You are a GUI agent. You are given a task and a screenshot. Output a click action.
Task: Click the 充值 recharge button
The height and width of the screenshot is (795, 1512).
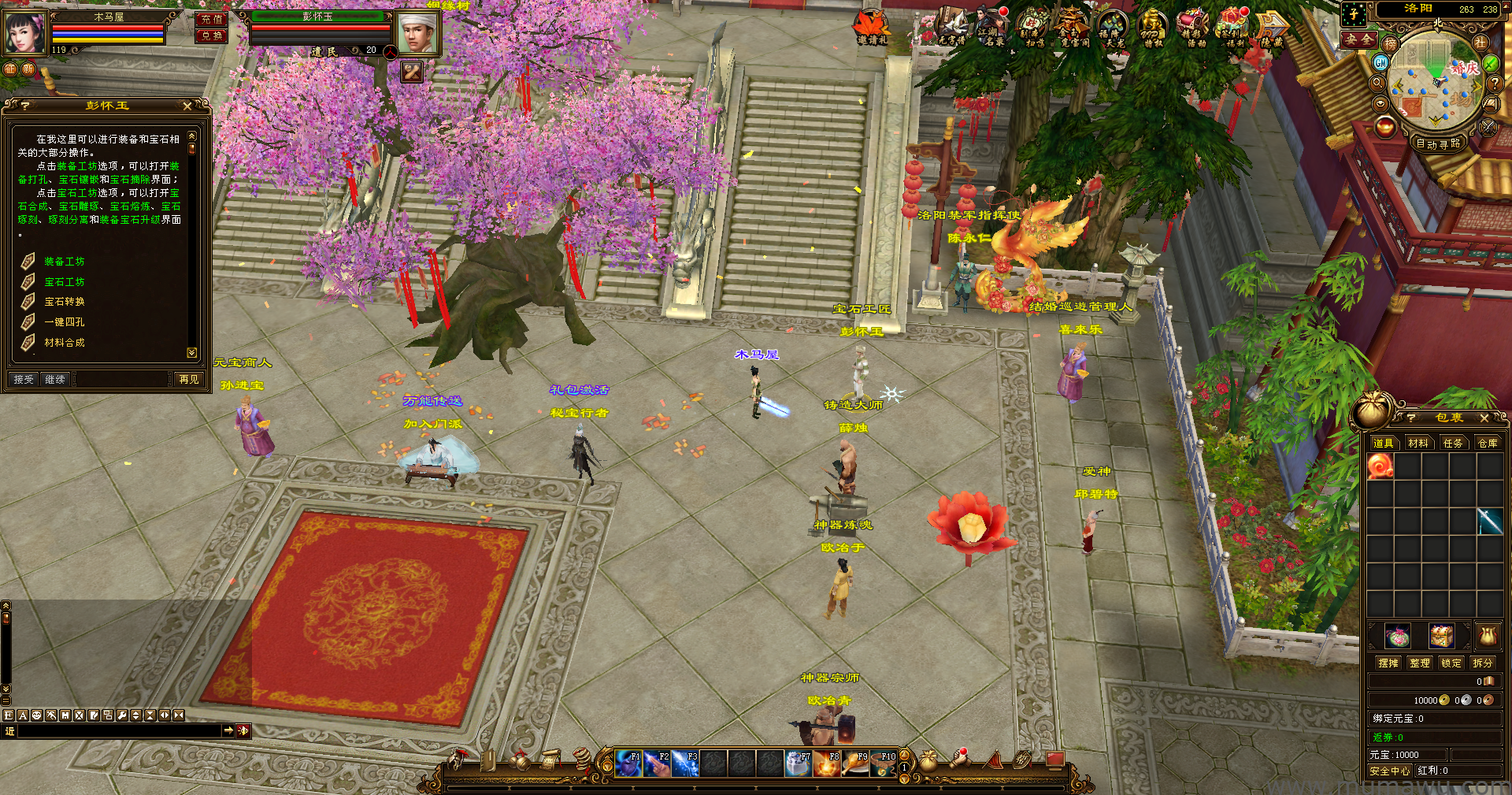(212, 20)
